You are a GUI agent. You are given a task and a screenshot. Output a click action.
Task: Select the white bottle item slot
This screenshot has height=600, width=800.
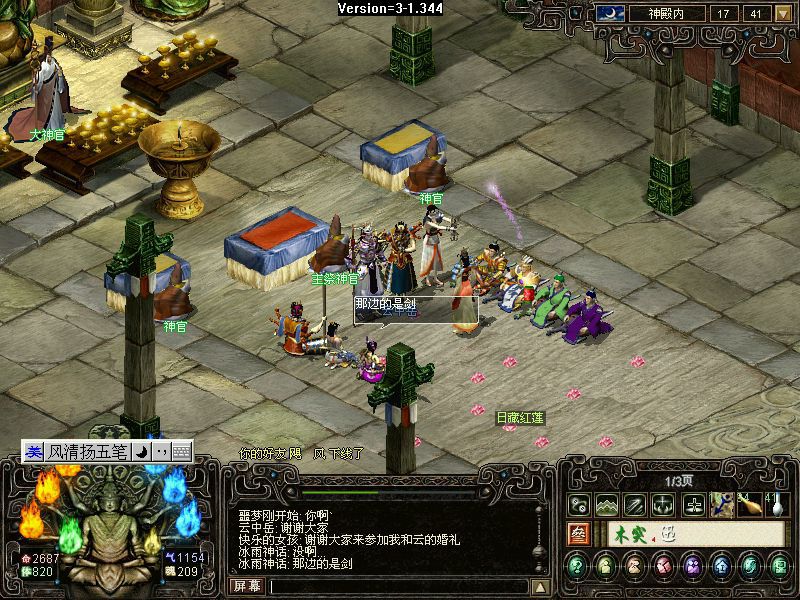click(776, 505)
